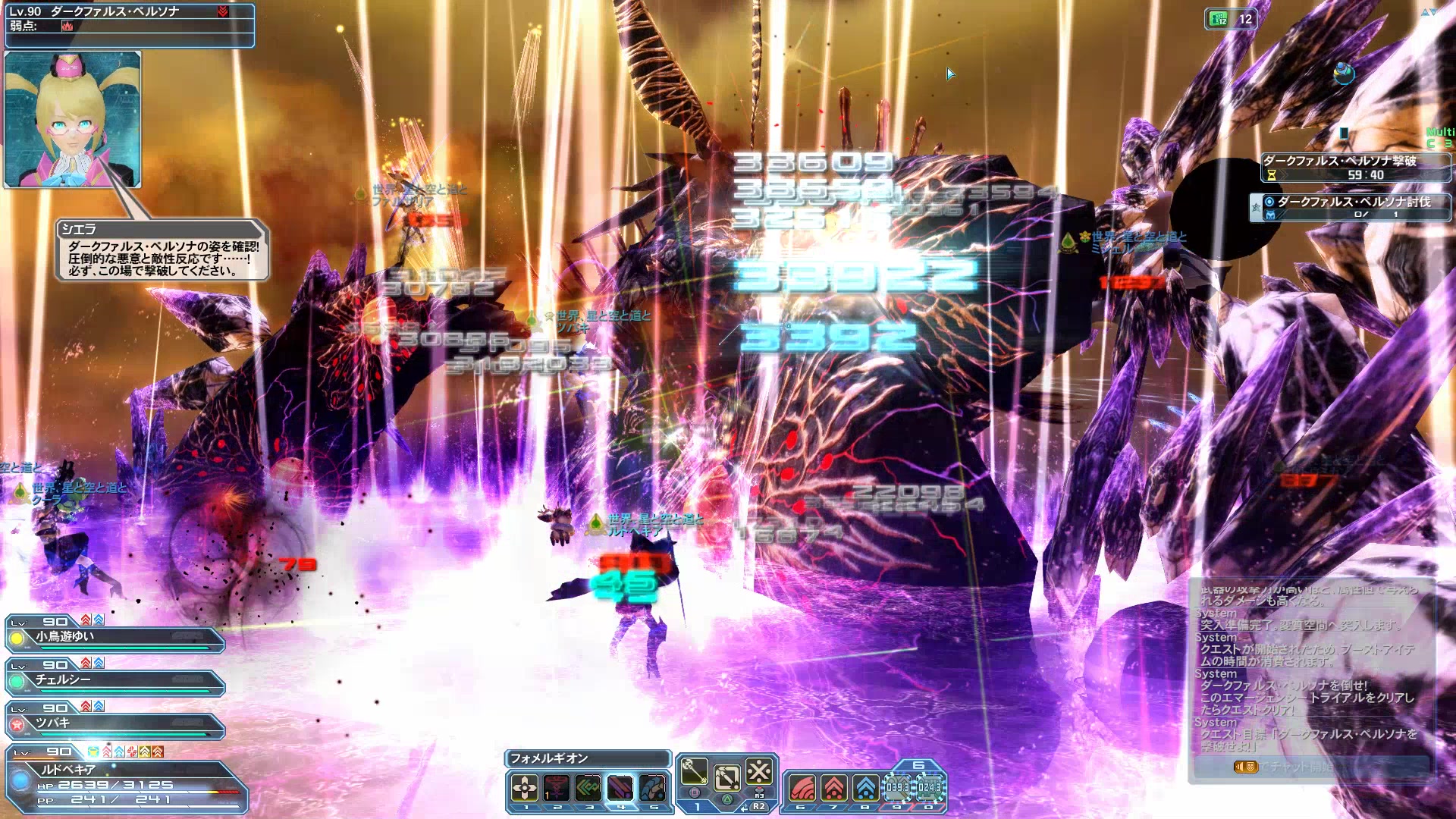Activate the red upward arrow buff in slot 7
This screenshot has width=1456, height=819.
tap(833, 789)
